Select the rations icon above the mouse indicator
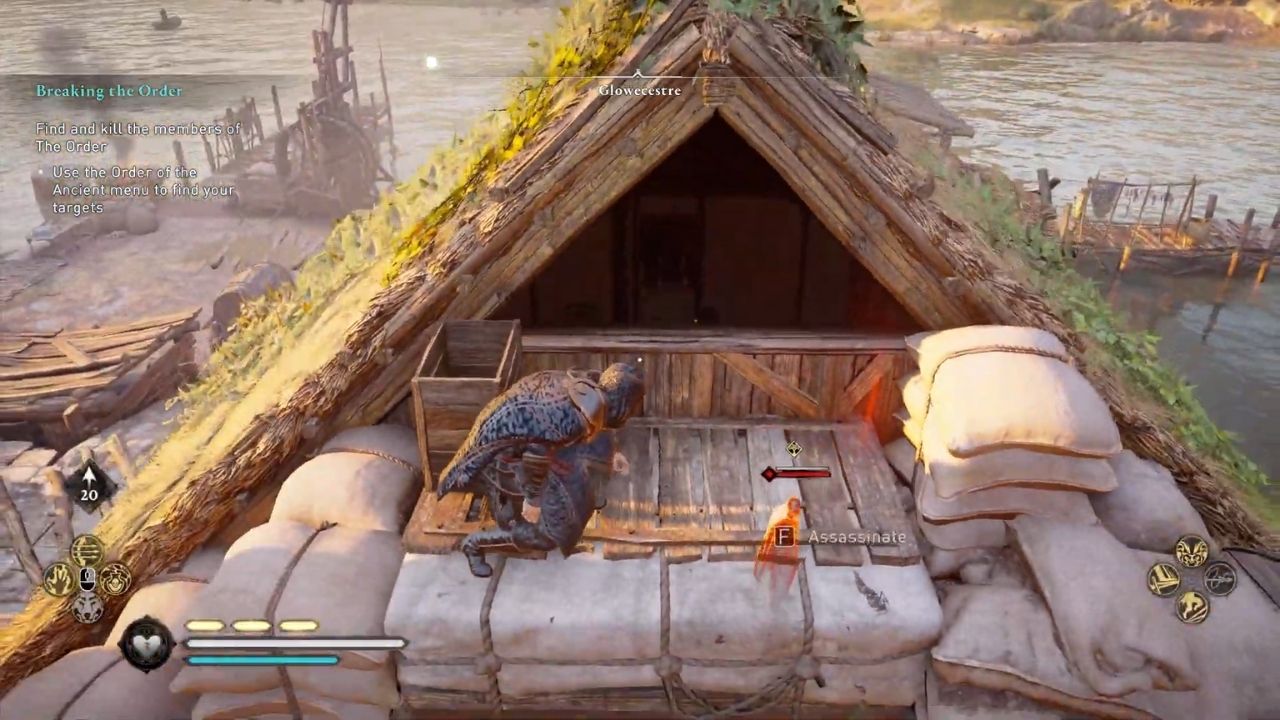 pos(87,550)
